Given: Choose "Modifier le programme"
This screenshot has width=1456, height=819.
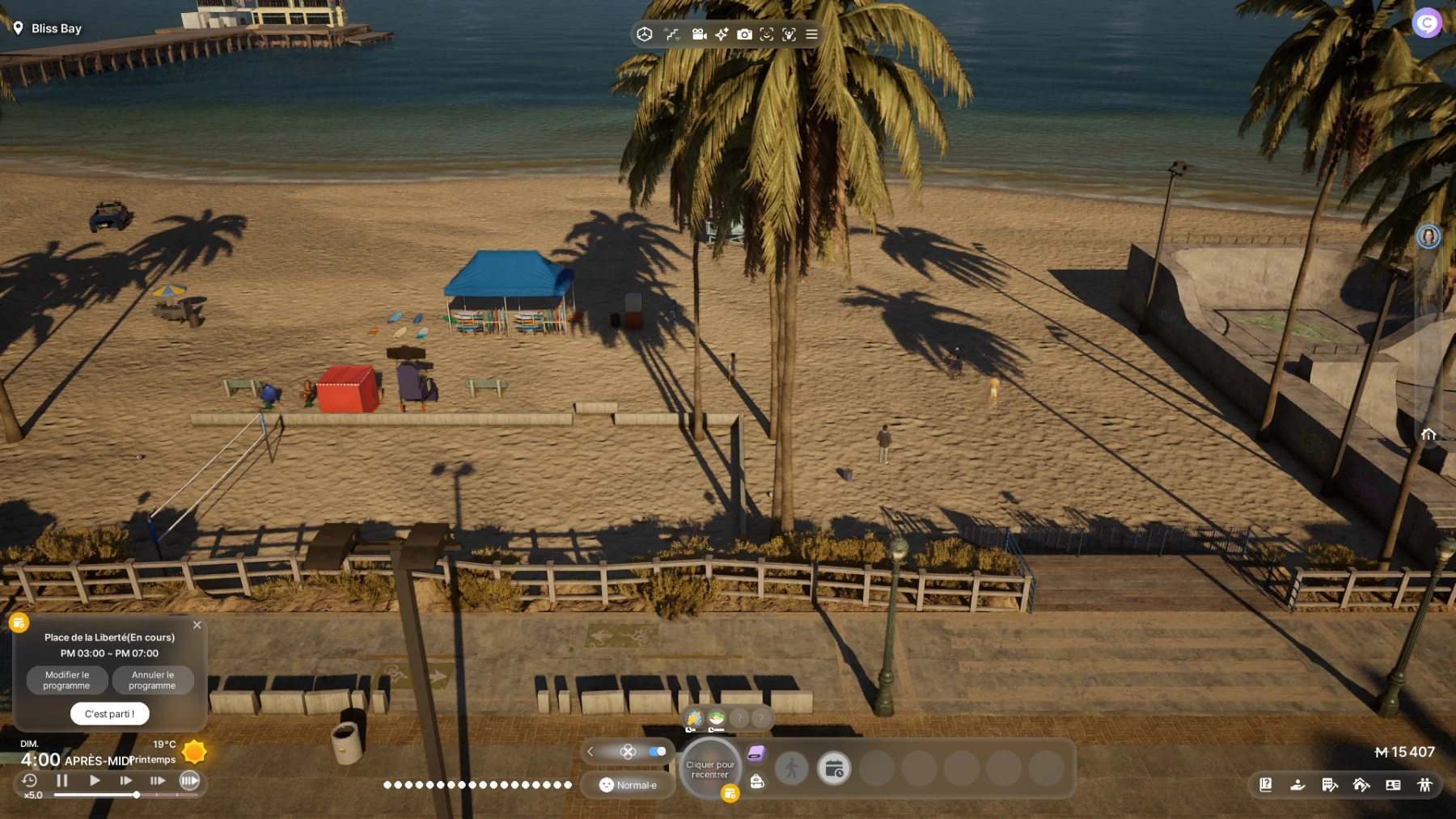Looking at the screenshot, I should 67,680.
